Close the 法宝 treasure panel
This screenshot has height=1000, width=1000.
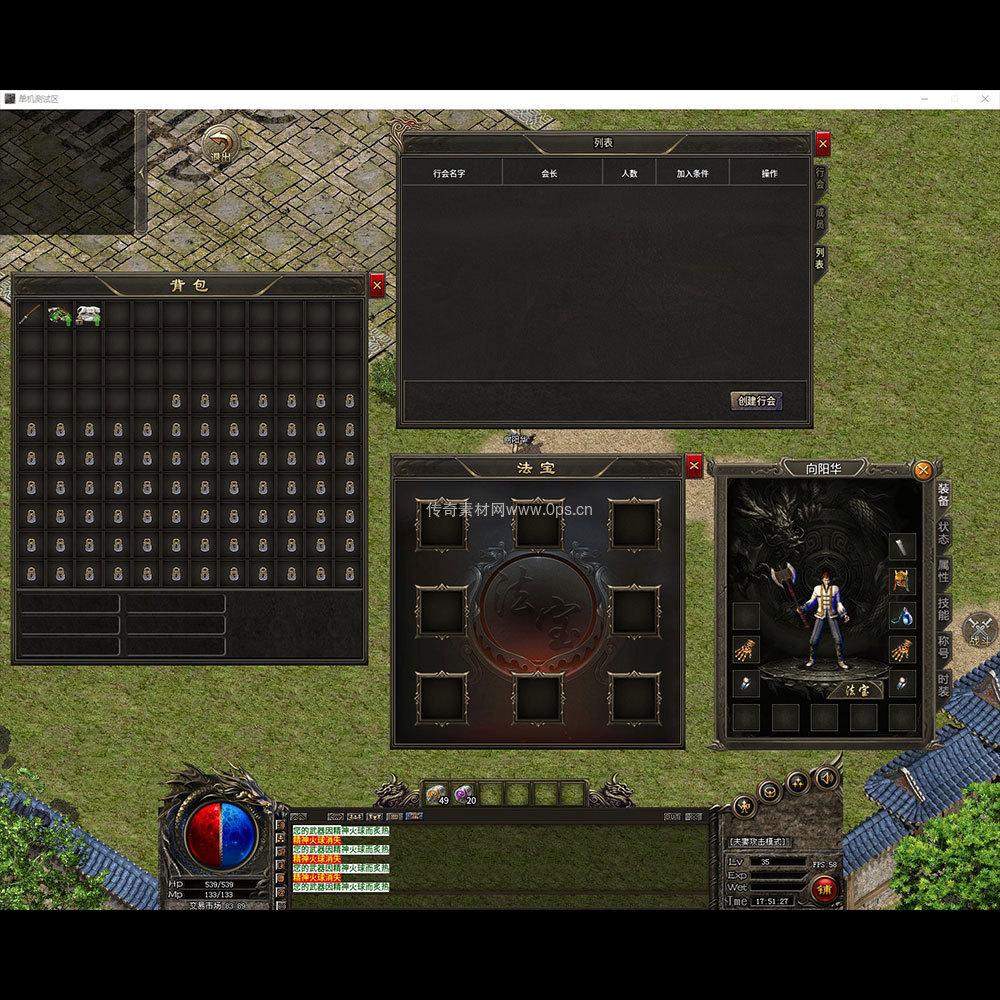pyautogui.click(x=694, y=466)
